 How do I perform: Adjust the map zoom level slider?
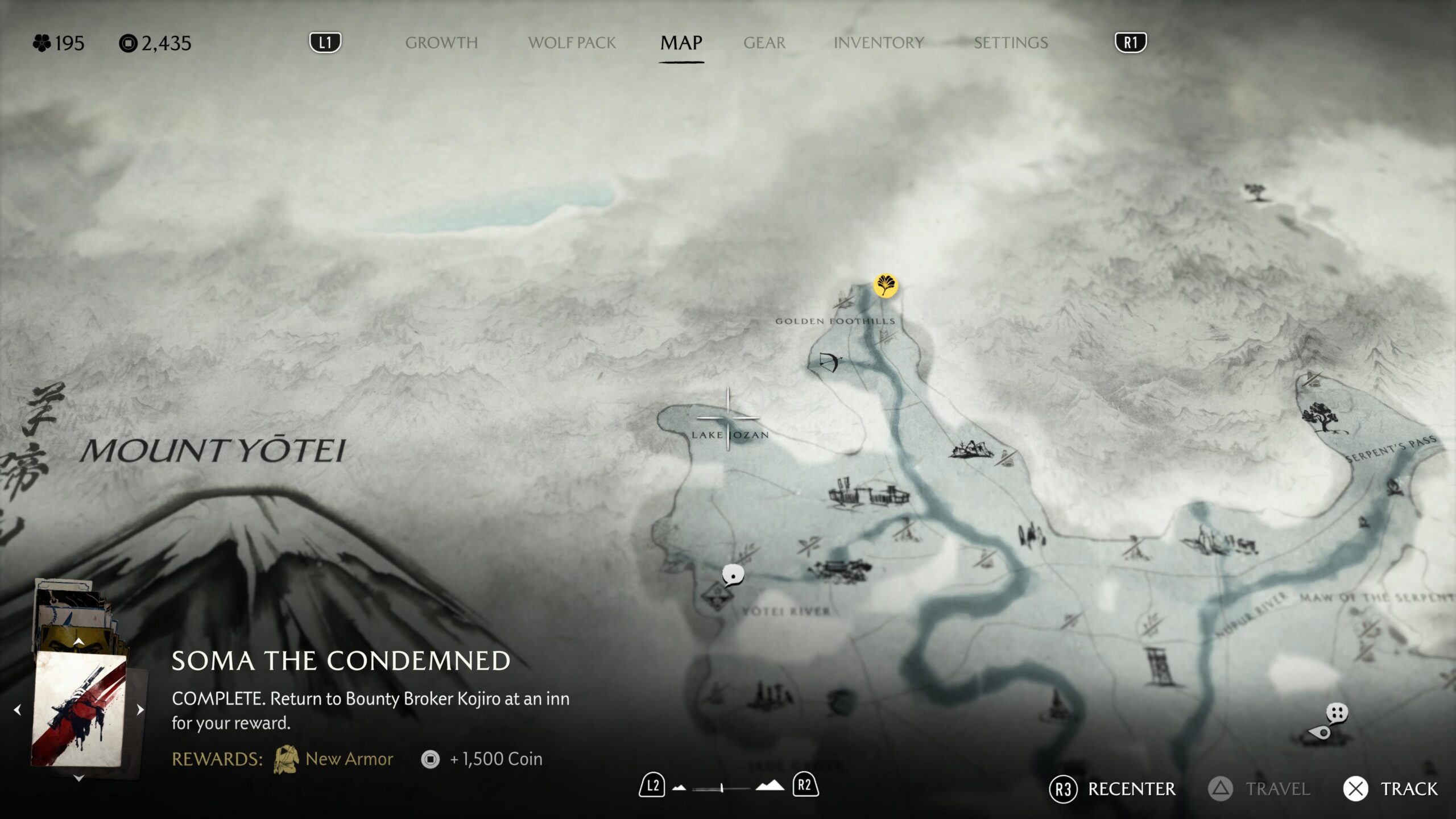721,788
